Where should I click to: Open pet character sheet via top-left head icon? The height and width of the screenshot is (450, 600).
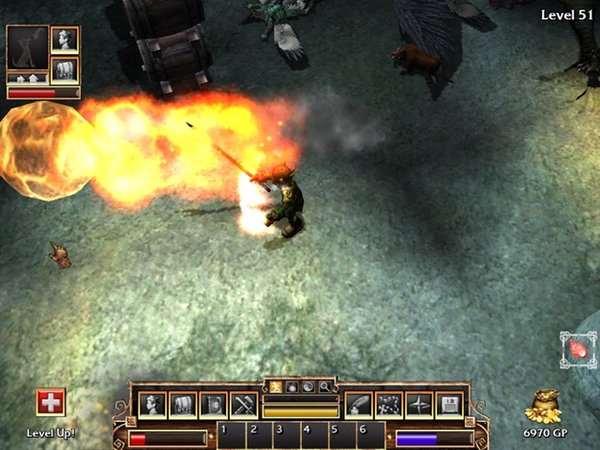65,40
